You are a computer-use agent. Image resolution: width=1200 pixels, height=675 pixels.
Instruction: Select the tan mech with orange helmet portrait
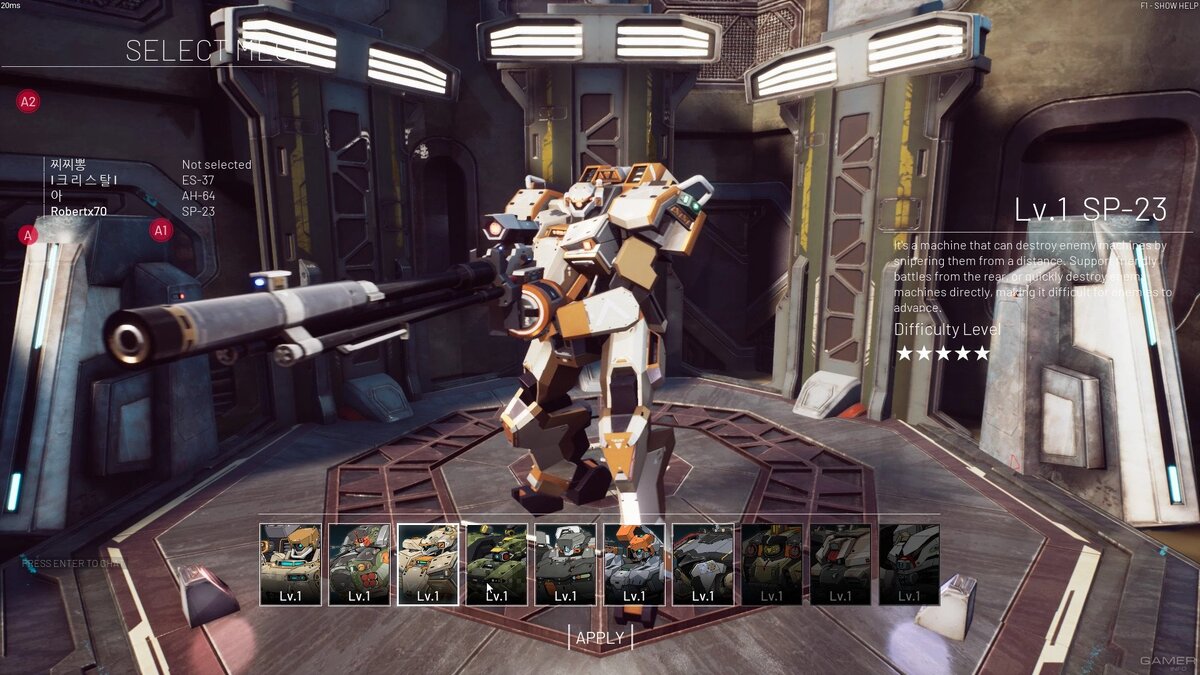pos(290,564)
